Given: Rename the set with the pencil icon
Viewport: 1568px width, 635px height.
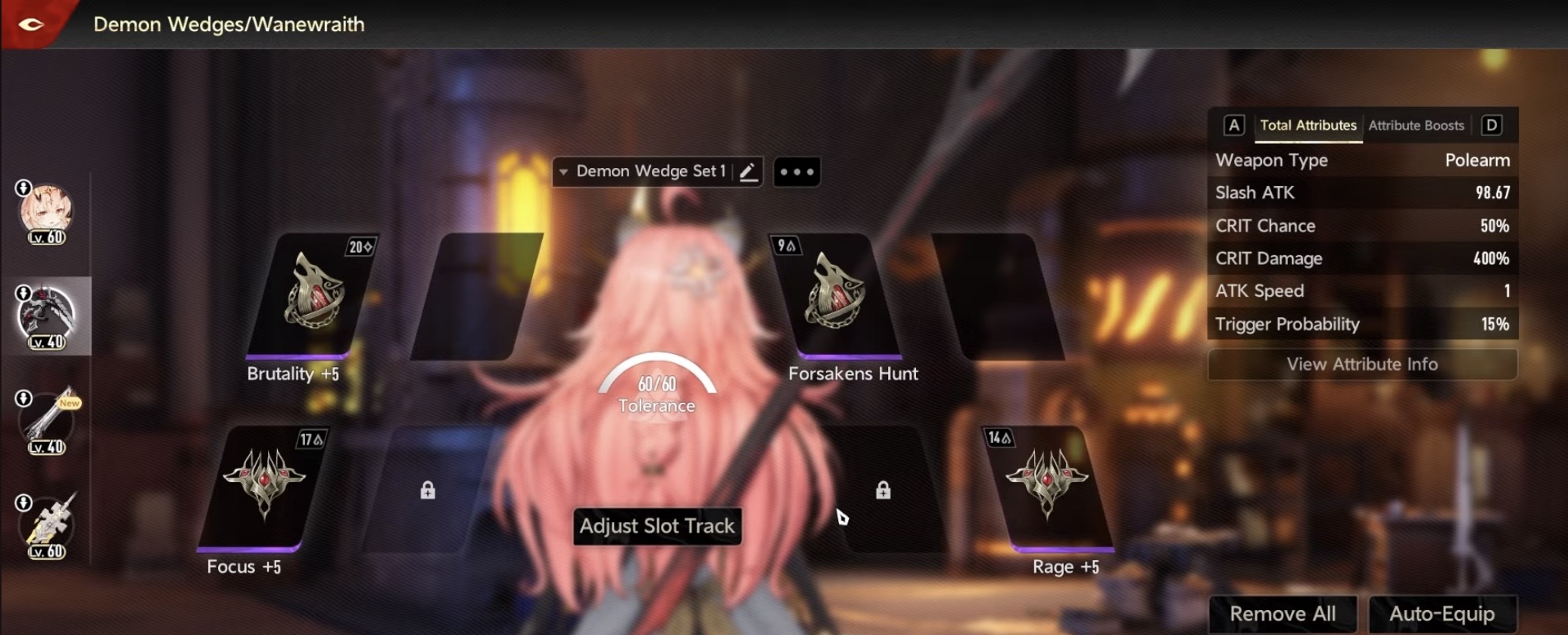Looking at the screenshot, I should pyautogui.click(x=748, y=172).
